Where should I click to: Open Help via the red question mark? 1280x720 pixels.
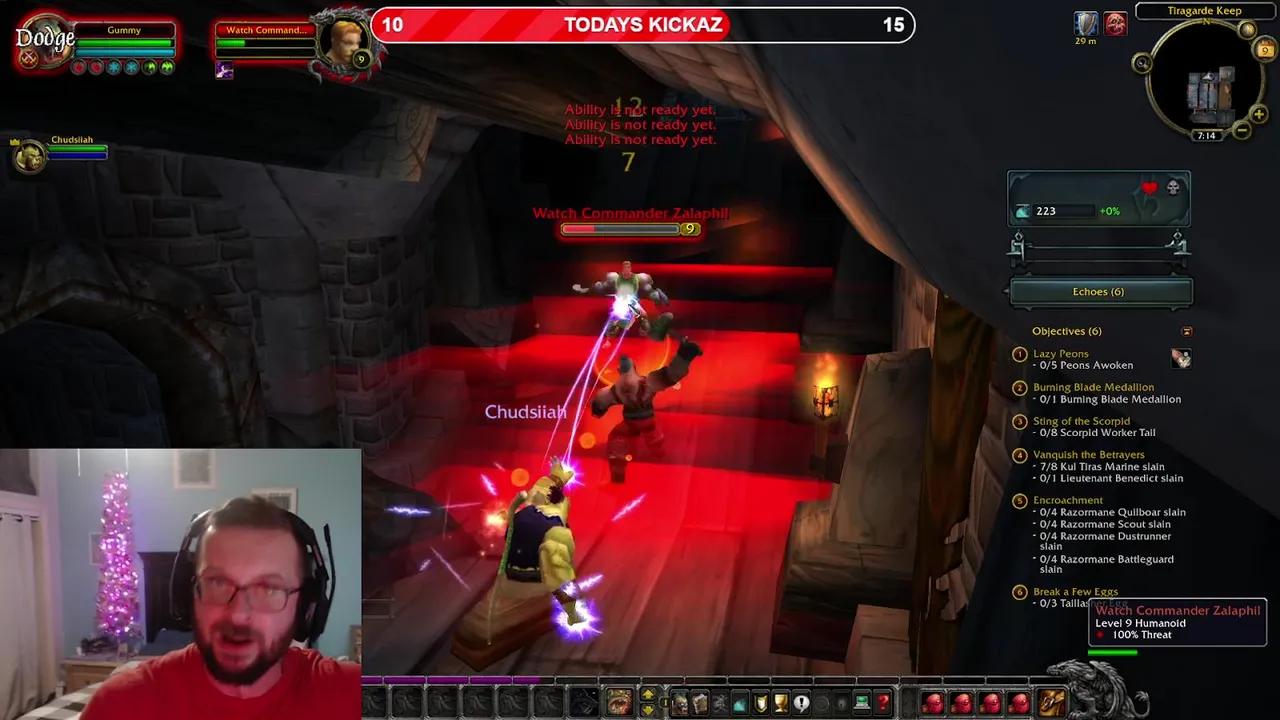(882, 705)
